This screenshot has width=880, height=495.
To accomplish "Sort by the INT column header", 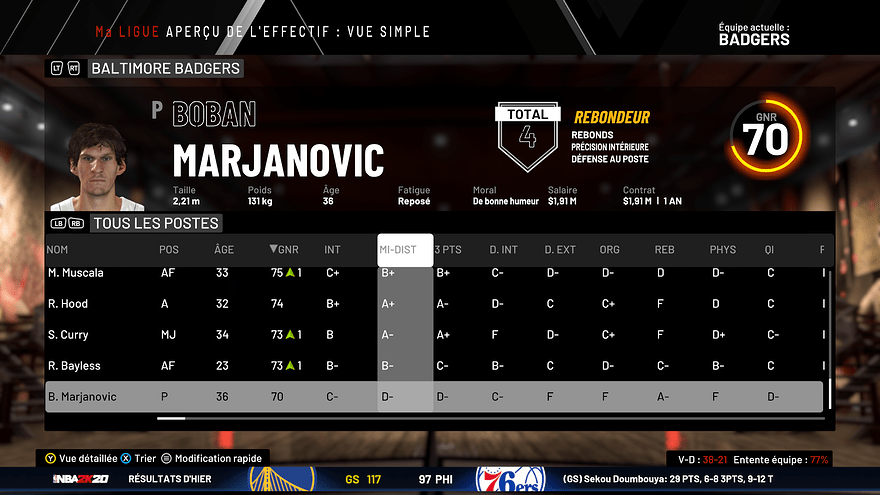I will tap(332, 250).
